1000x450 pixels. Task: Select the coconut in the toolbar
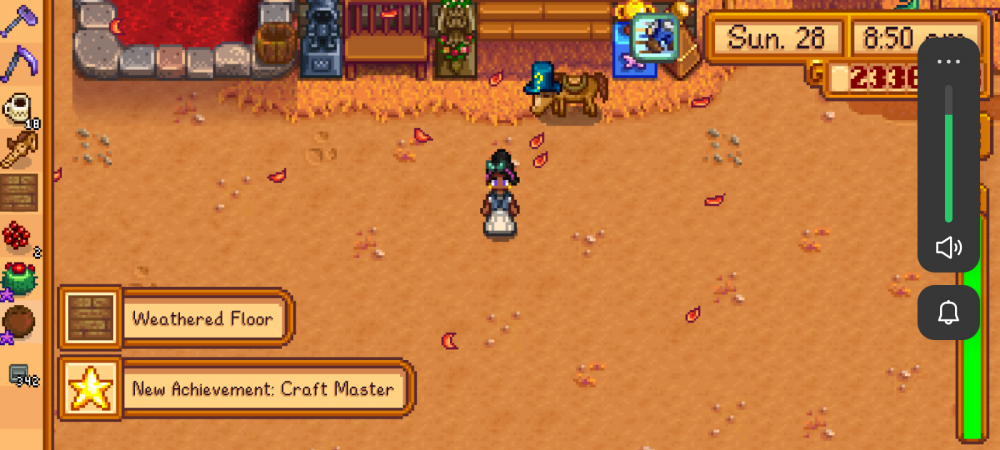coord(19,322)
